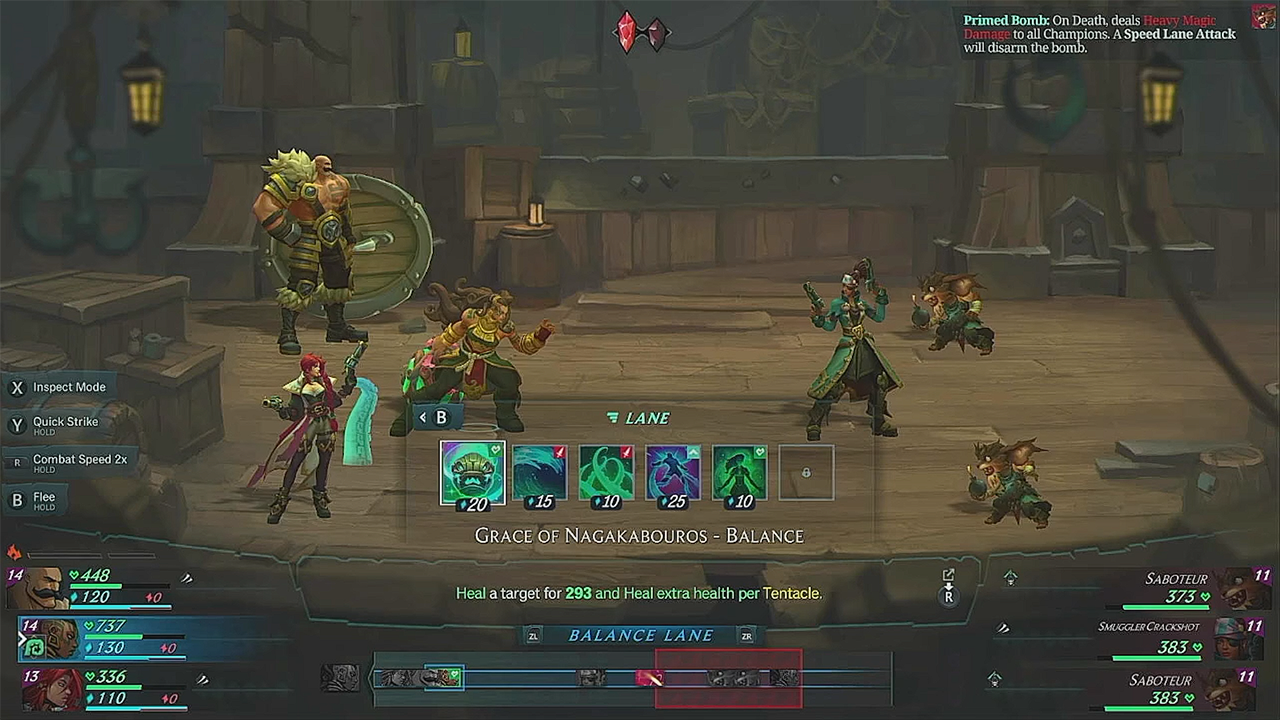Open the Lane ability category header
The image size is (1280, 720).
click(640, 418)
